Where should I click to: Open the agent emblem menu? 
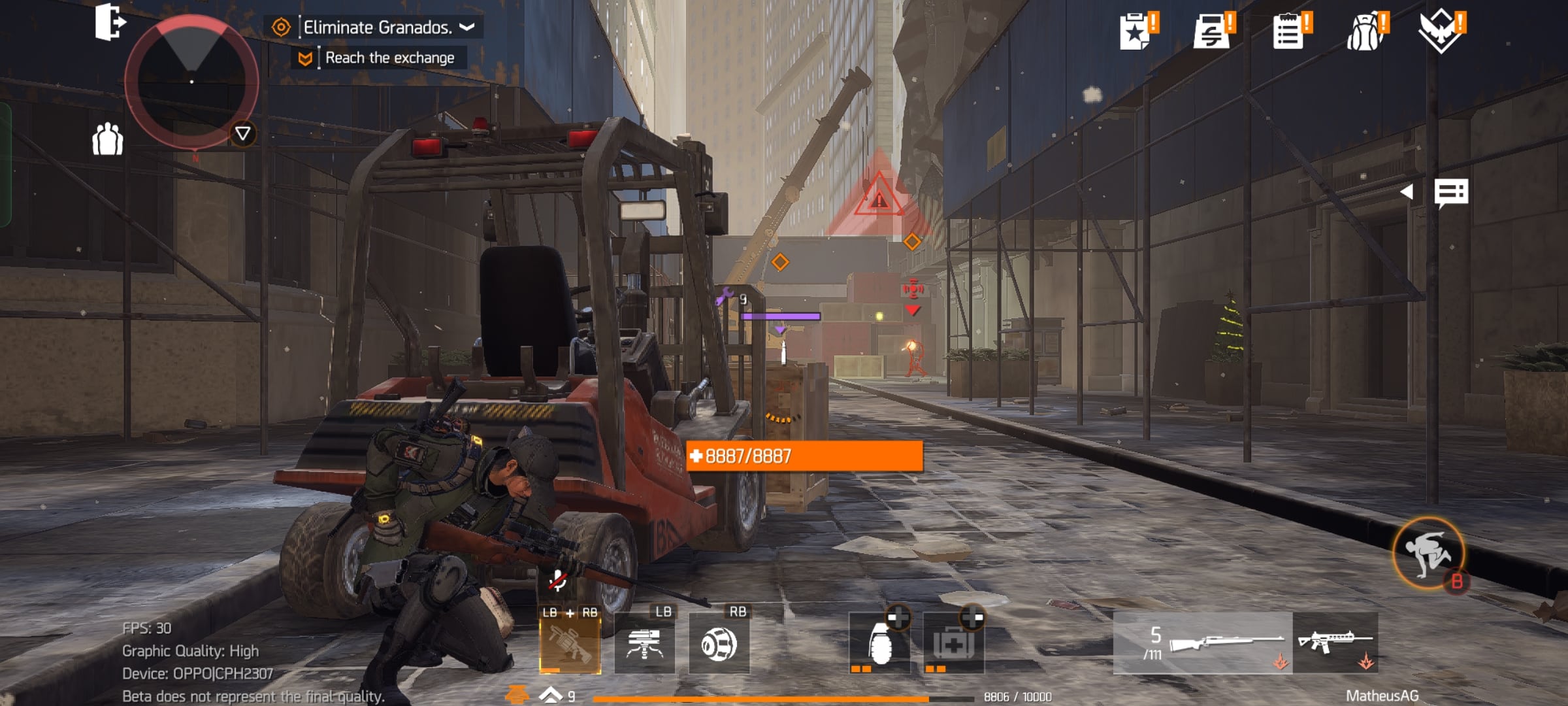pos(1441,31)
